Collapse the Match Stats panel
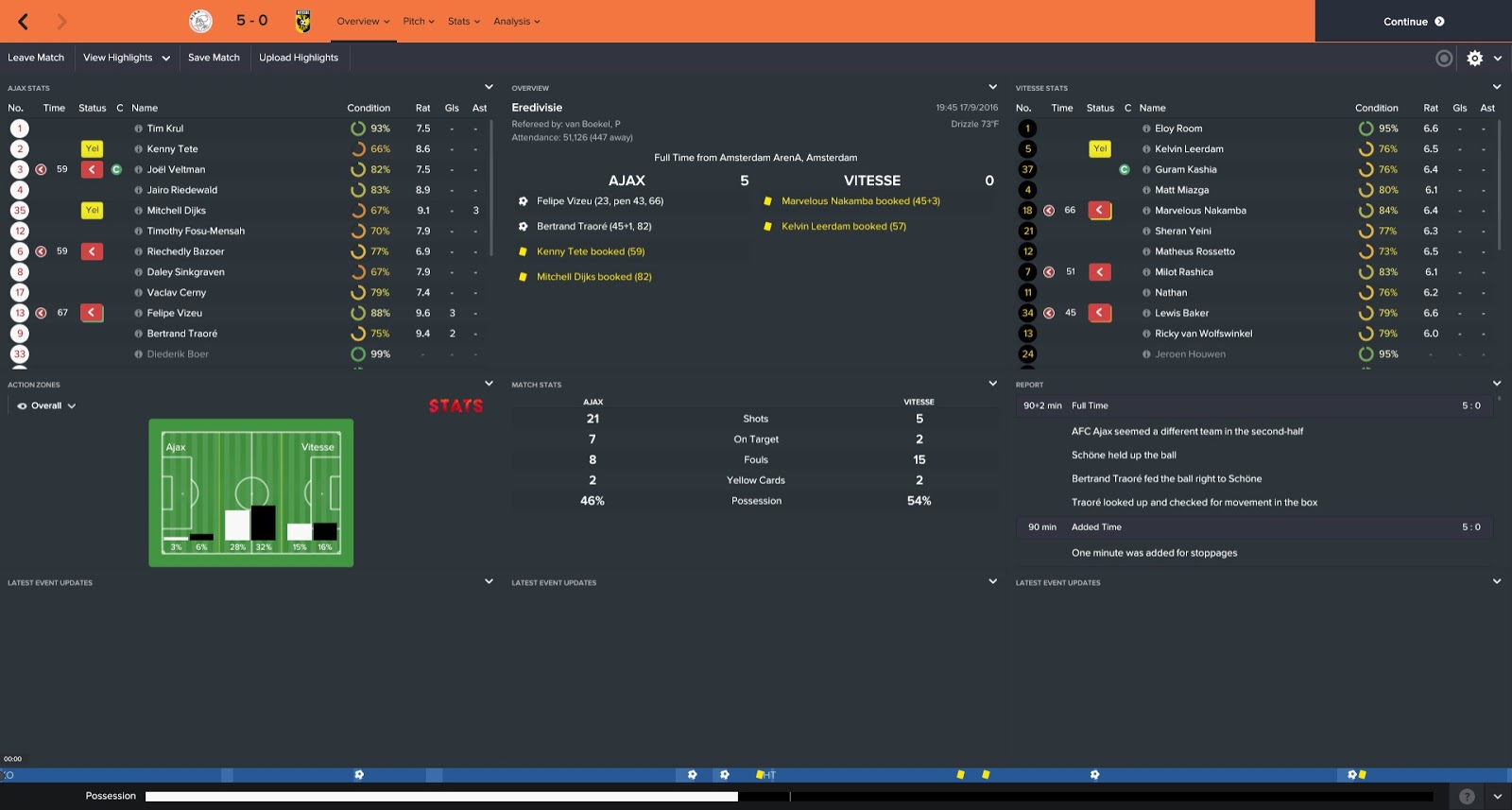 [x=992, y=385]
